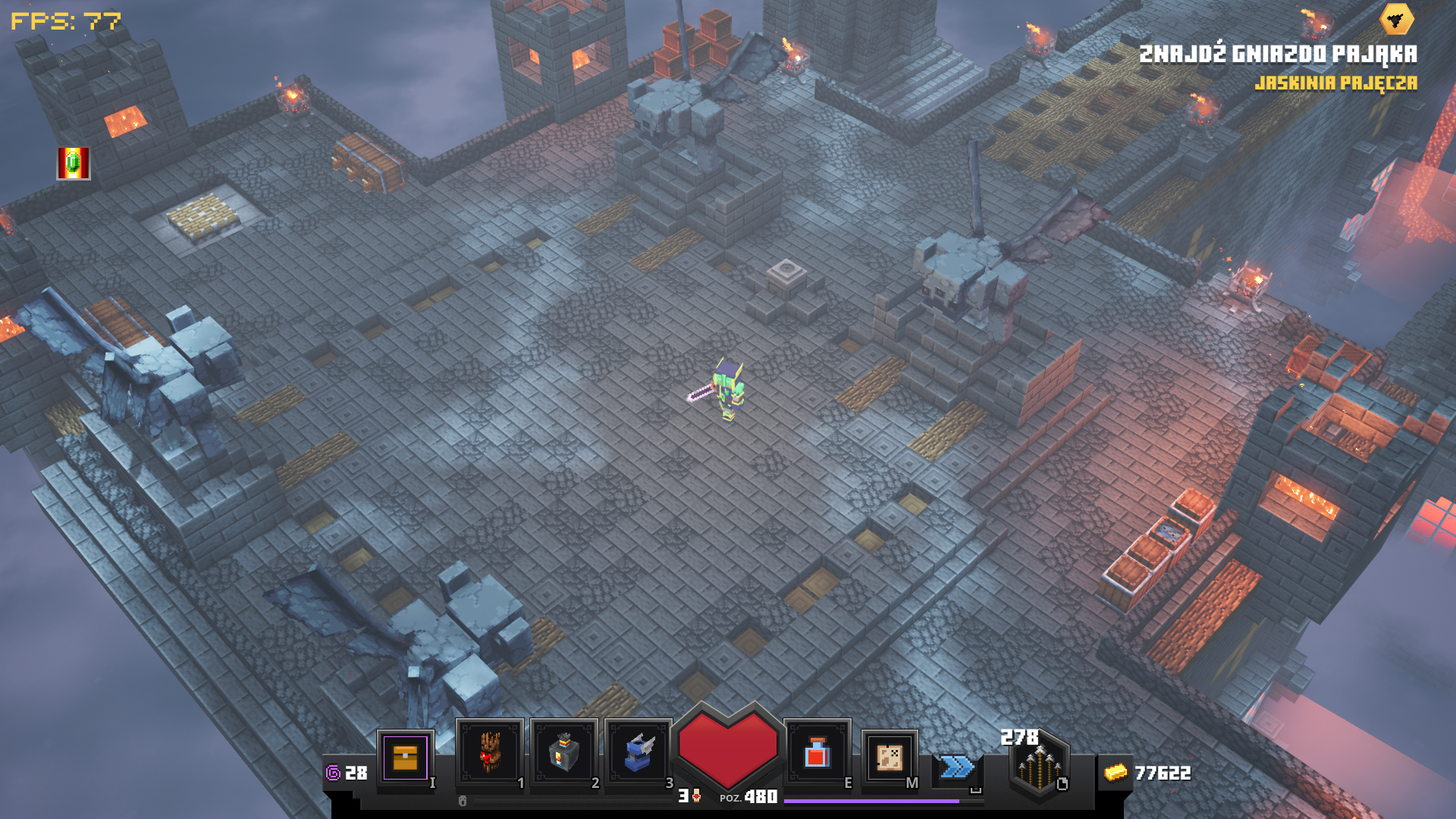
Task: Activate the winged blue boots artifact
Action: (639, 753)
